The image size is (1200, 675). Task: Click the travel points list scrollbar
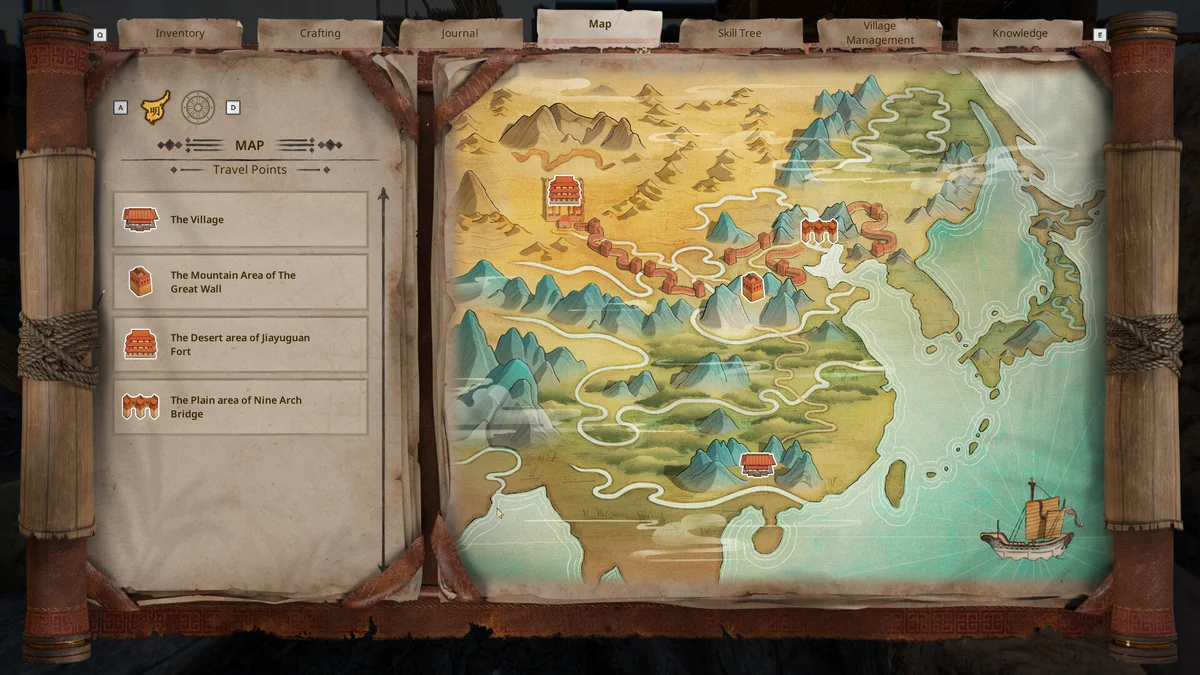[x=383, y=380]
